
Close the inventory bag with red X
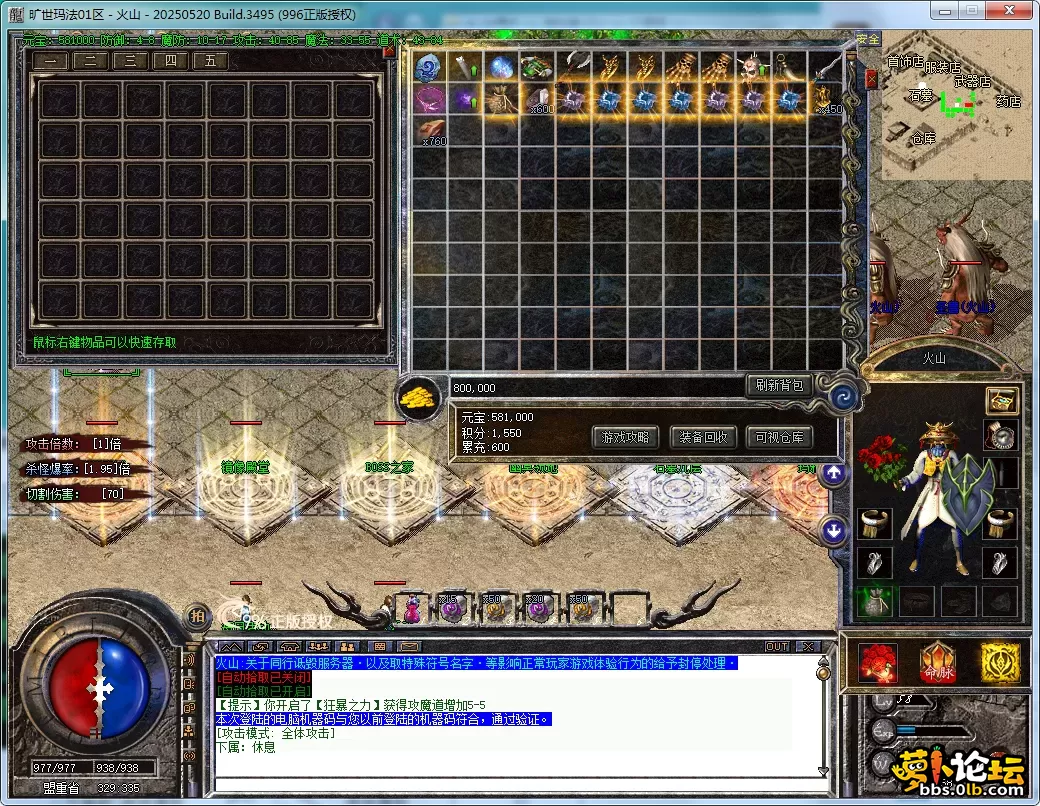click(x=871, y=78)
